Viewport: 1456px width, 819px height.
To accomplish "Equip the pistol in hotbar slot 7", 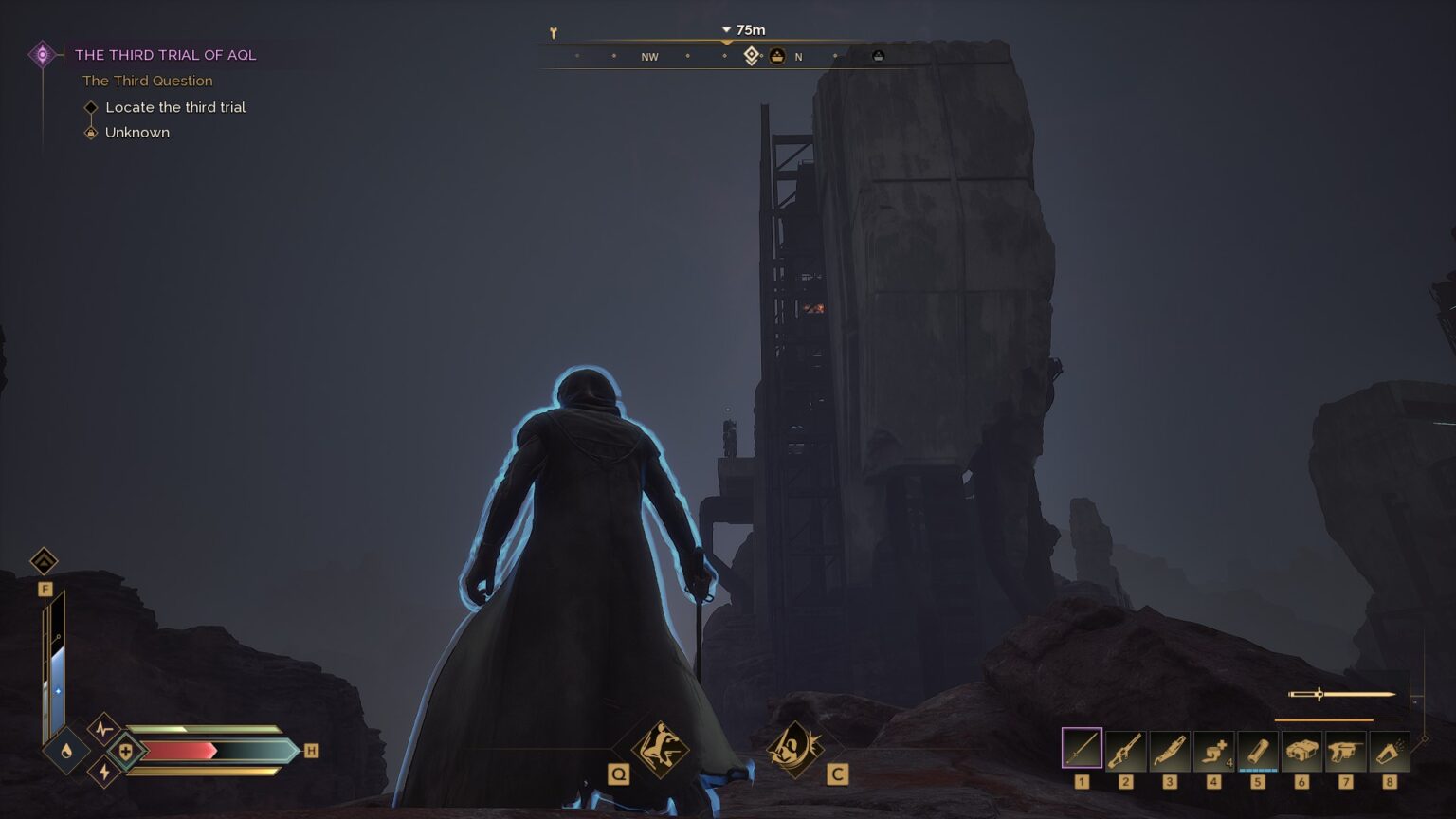I will (x=1345, y=751).
